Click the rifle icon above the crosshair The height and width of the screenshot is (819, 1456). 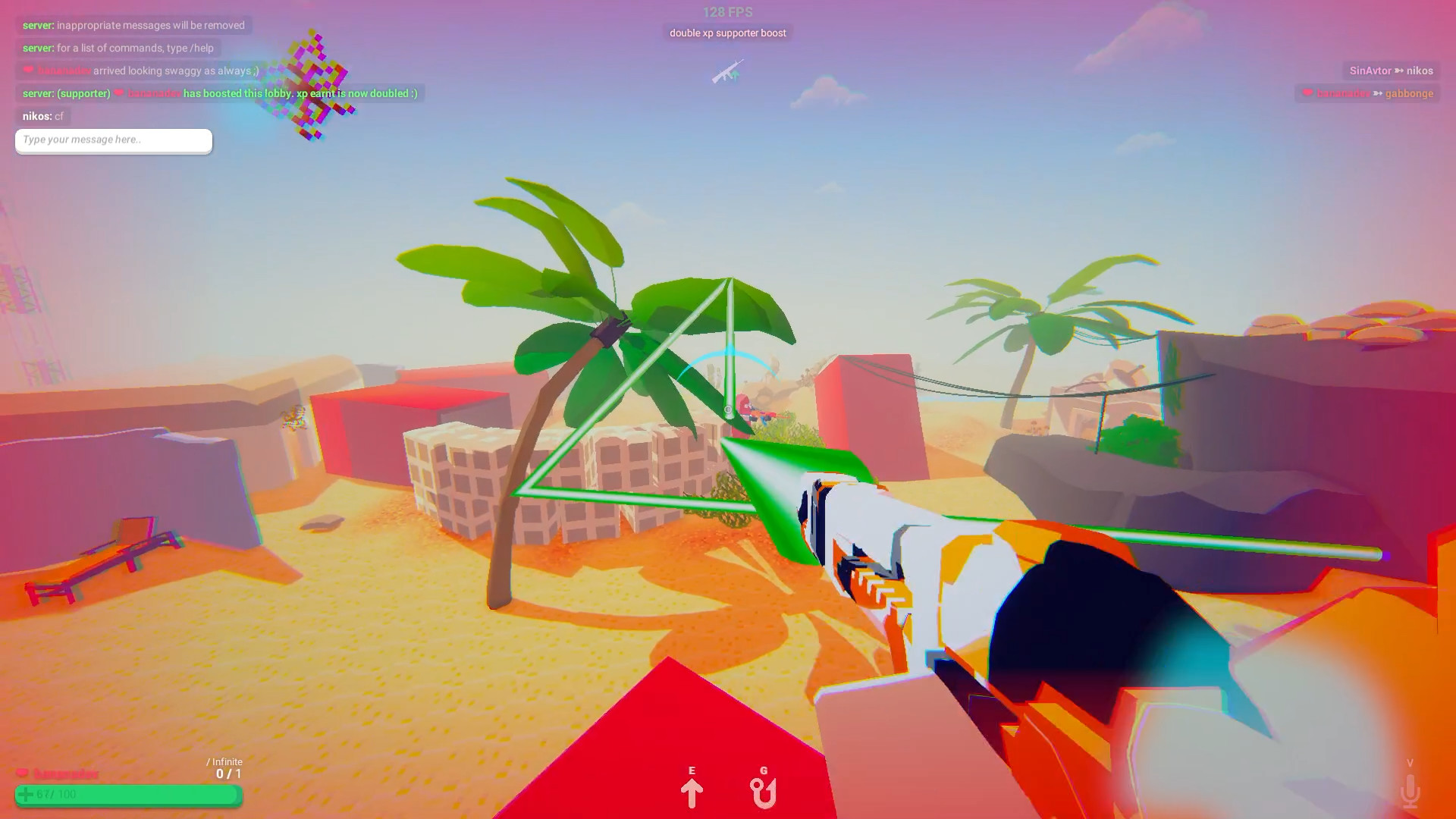pyautogui.click(x=727, y=74)
